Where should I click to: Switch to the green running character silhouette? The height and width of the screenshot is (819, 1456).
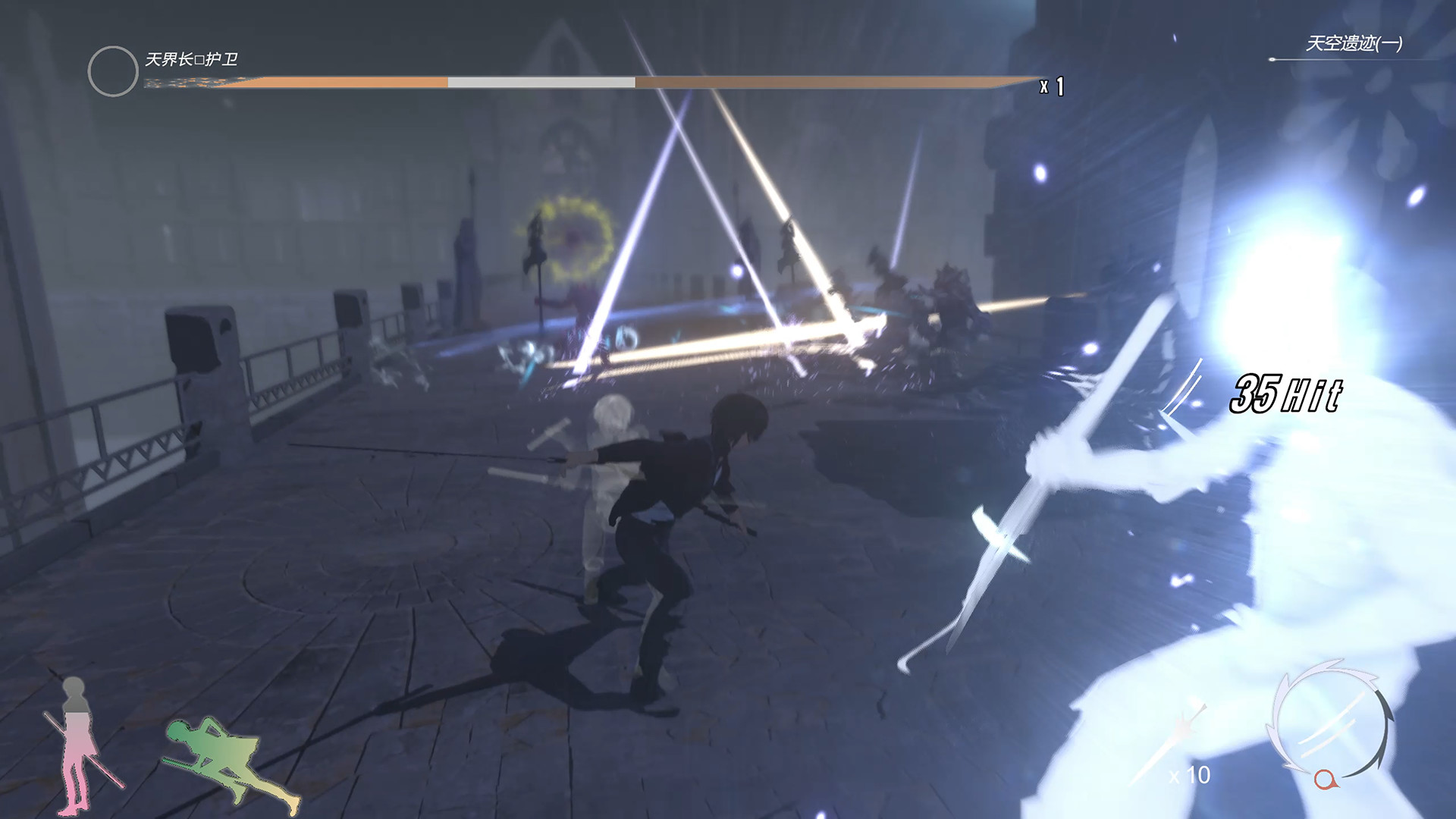point(227,758)
